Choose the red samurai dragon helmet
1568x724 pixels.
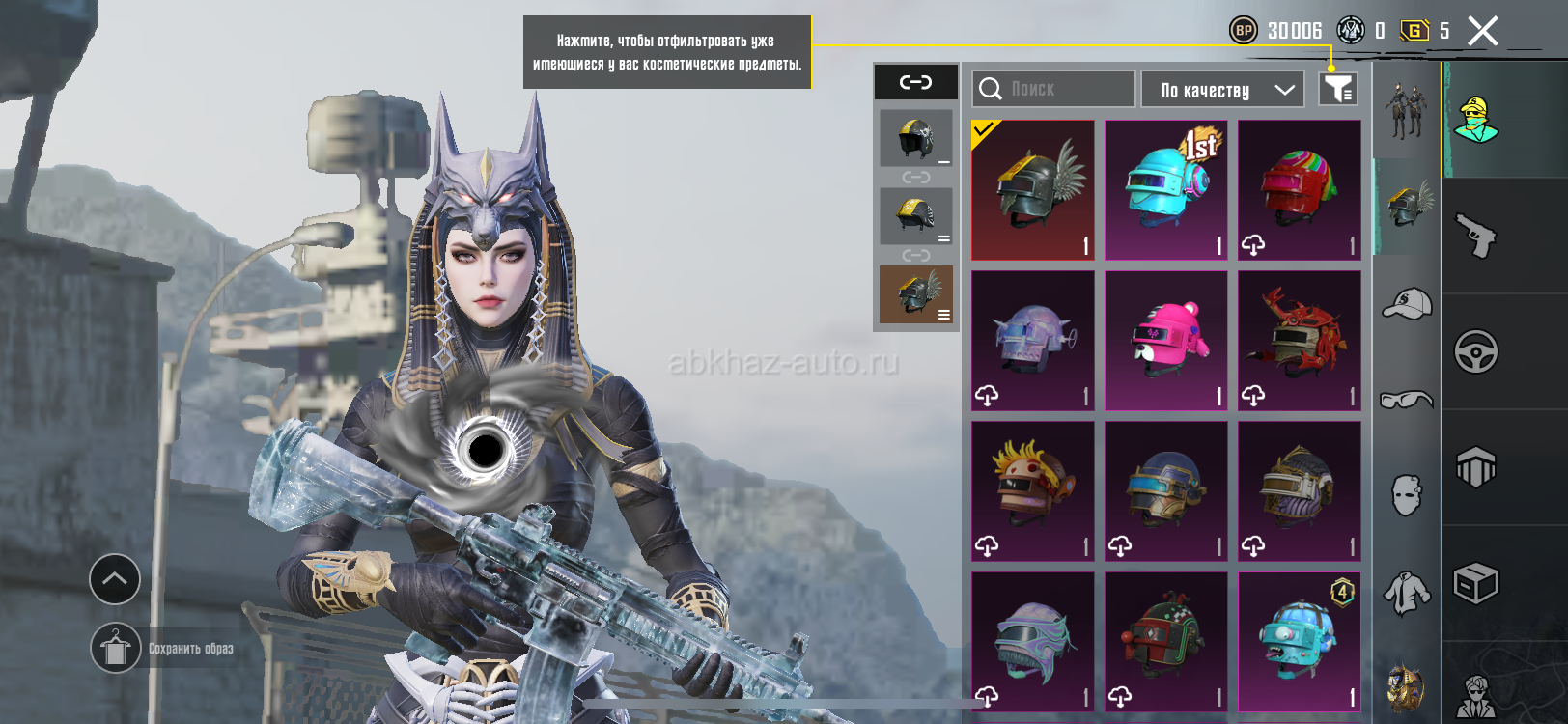pos(1300,341)
